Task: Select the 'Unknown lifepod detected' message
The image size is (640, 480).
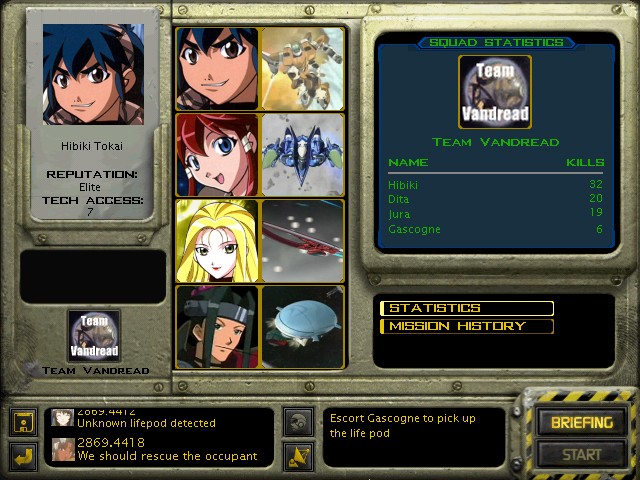Action: (160, 423)
